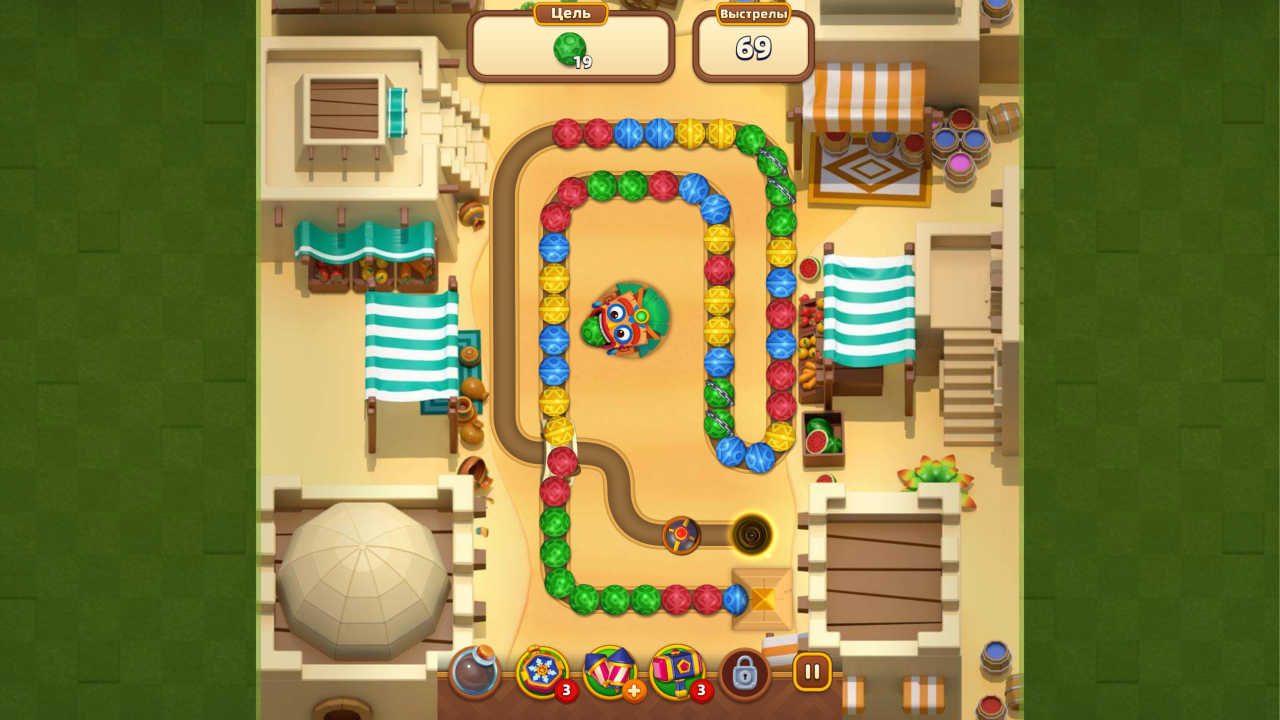Open the Выстрелы shots counter panel
This screenshot has height=720, width=1280.
pyautogui.click(x=753, y=42)
